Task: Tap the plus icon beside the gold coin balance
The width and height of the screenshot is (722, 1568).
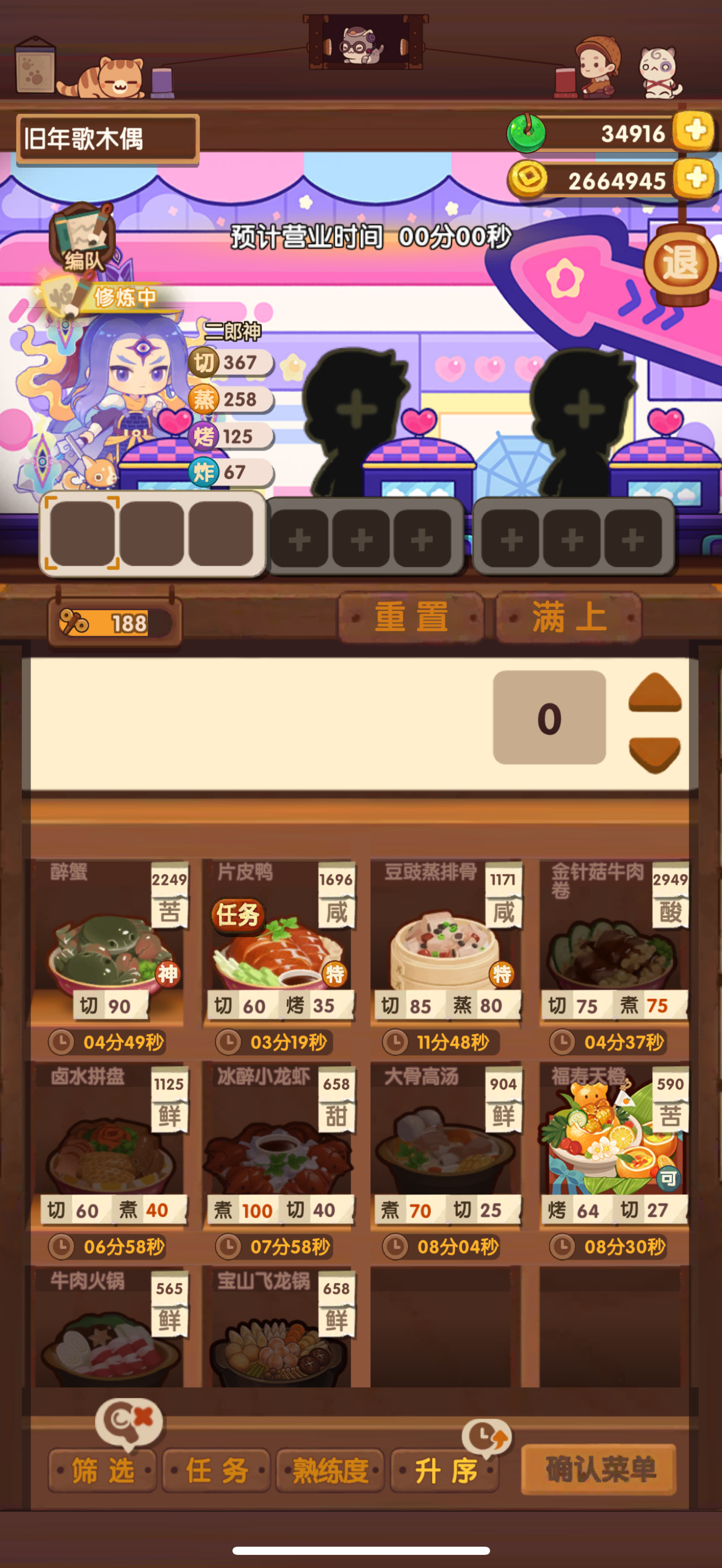Action: click(695, 178)
